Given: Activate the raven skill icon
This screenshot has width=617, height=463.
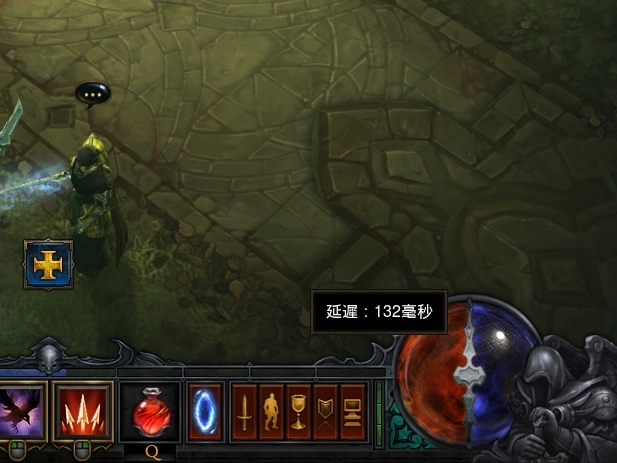Looking at the screenshot, I should click(21, 410).
